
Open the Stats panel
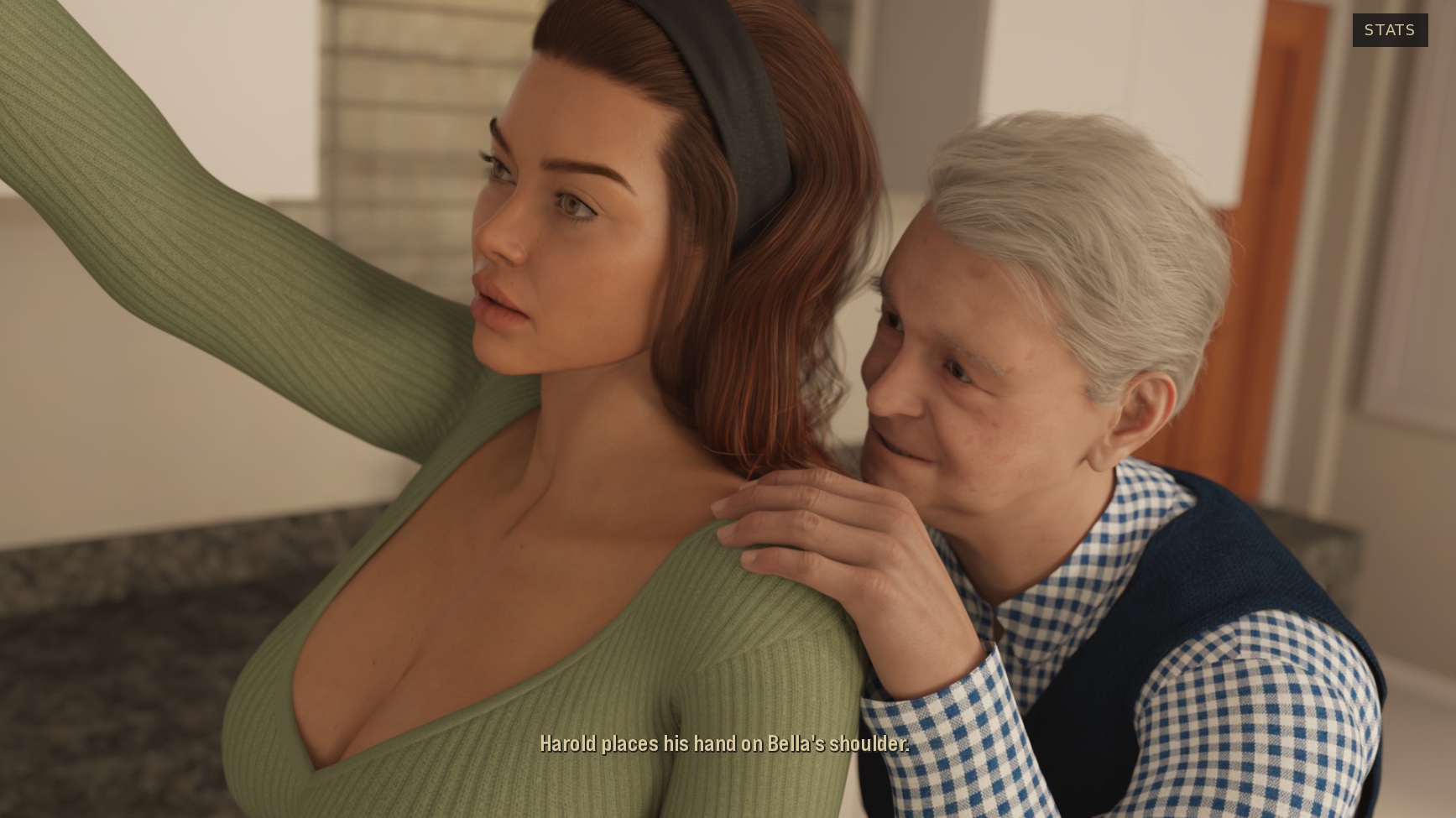1389,30
